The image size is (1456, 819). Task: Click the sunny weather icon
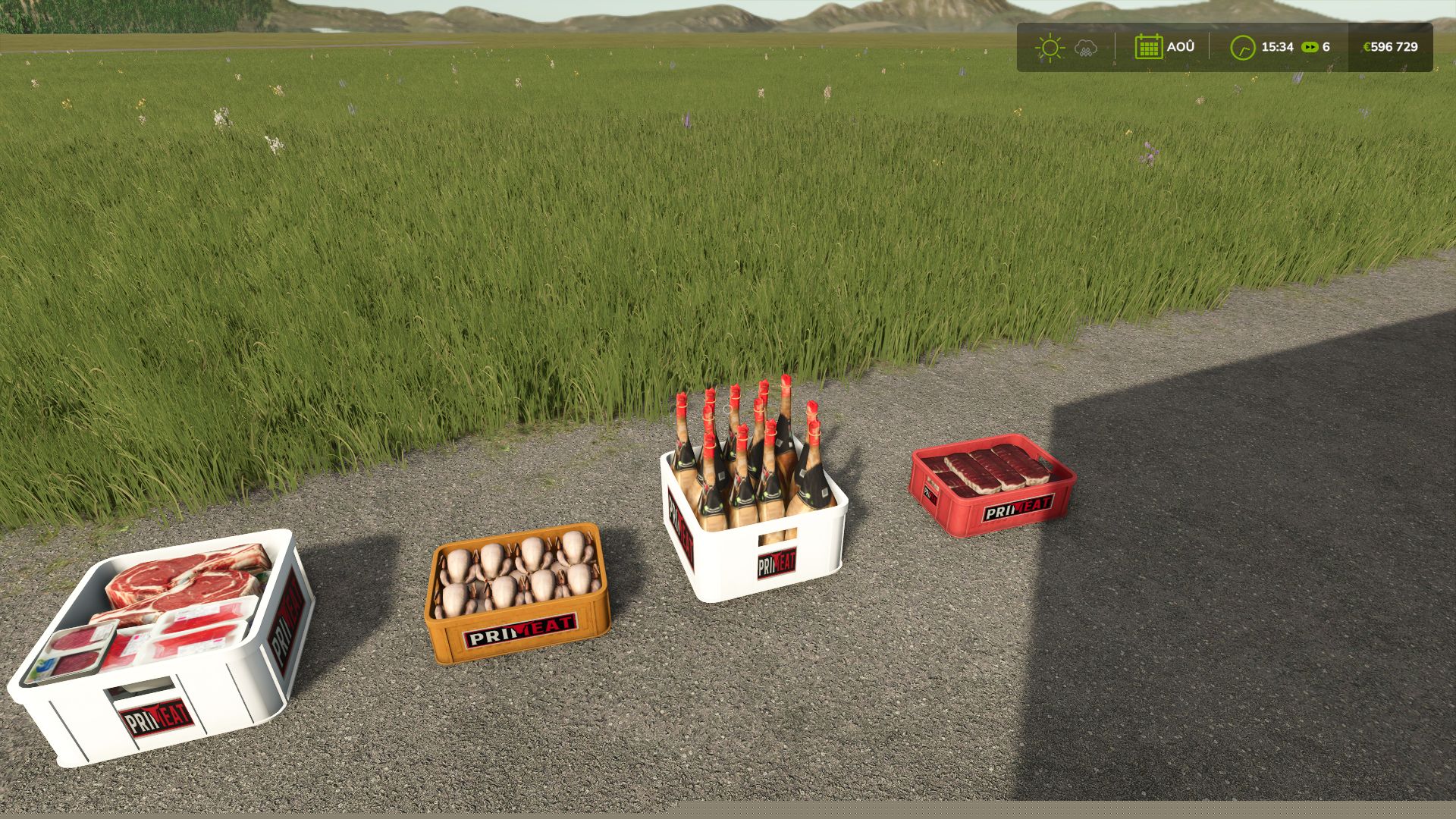(x=1050, y=48)
